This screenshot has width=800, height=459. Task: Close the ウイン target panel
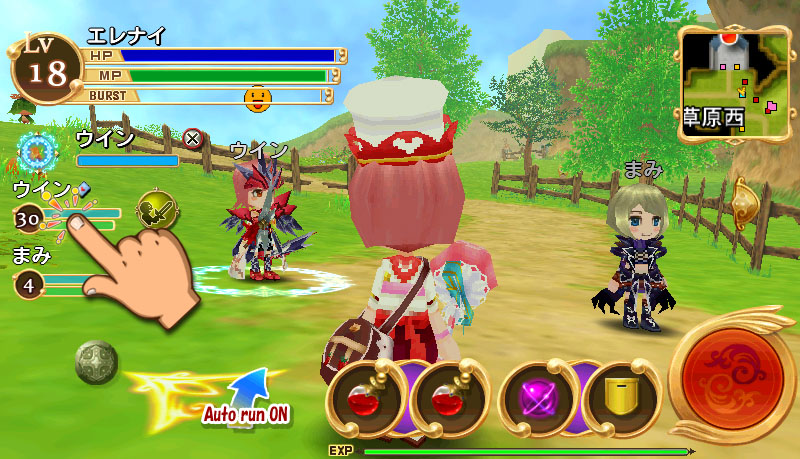193,139
